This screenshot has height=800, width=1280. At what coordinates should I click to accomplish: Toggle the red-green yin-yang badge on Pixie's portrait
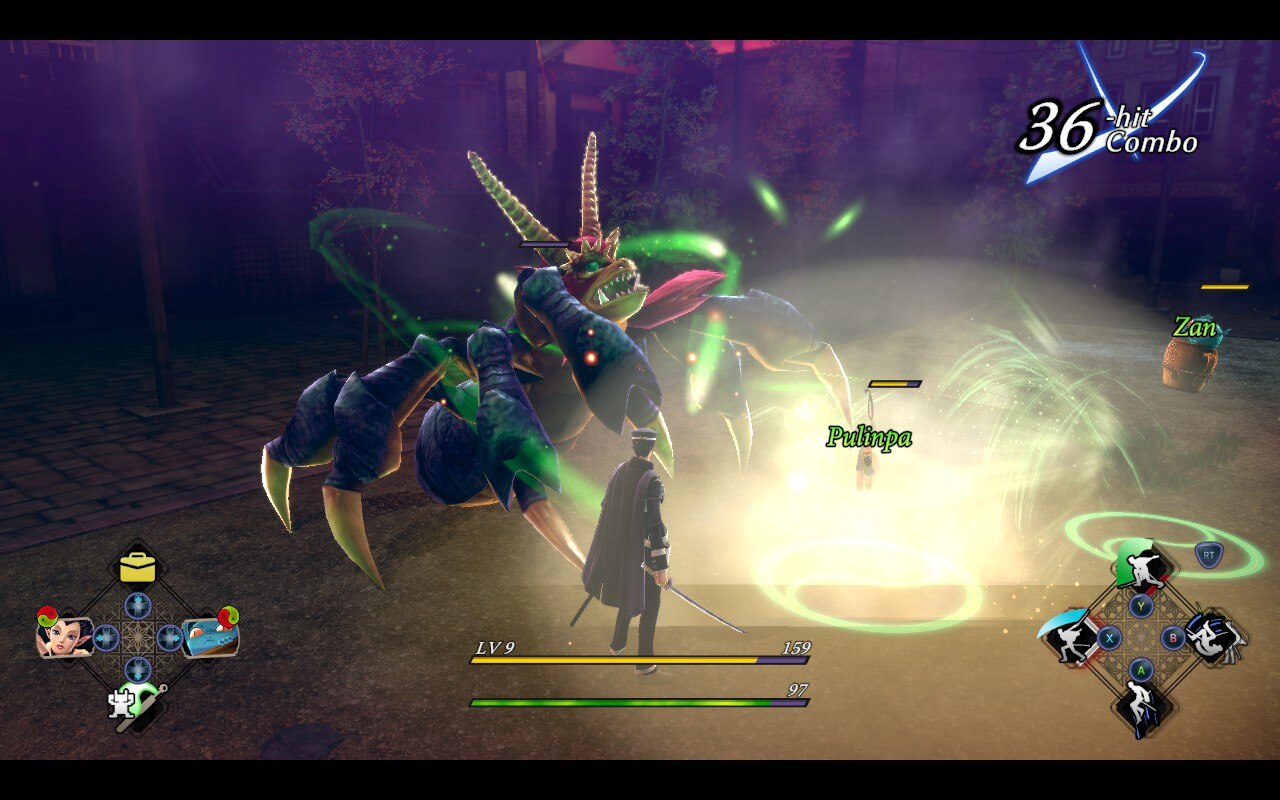click(47, 616)
